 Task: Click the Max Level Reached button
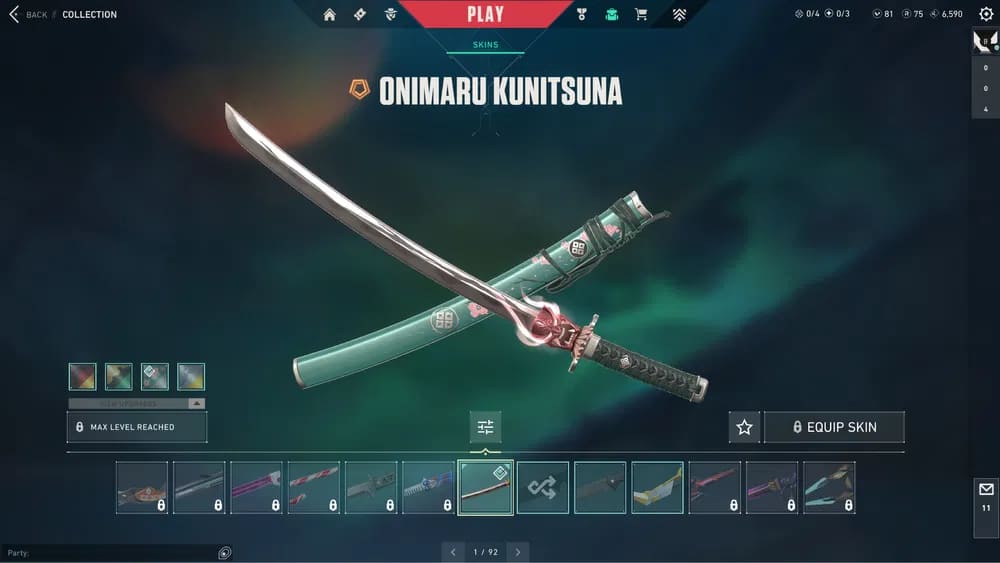coord(137,427)
